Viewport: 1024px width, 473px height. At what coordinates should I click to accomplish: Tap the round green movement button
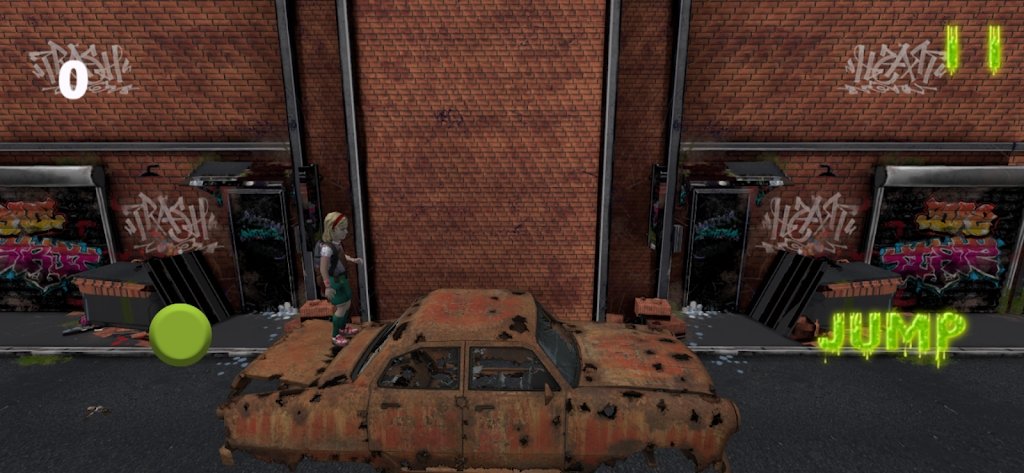[180, 335]
